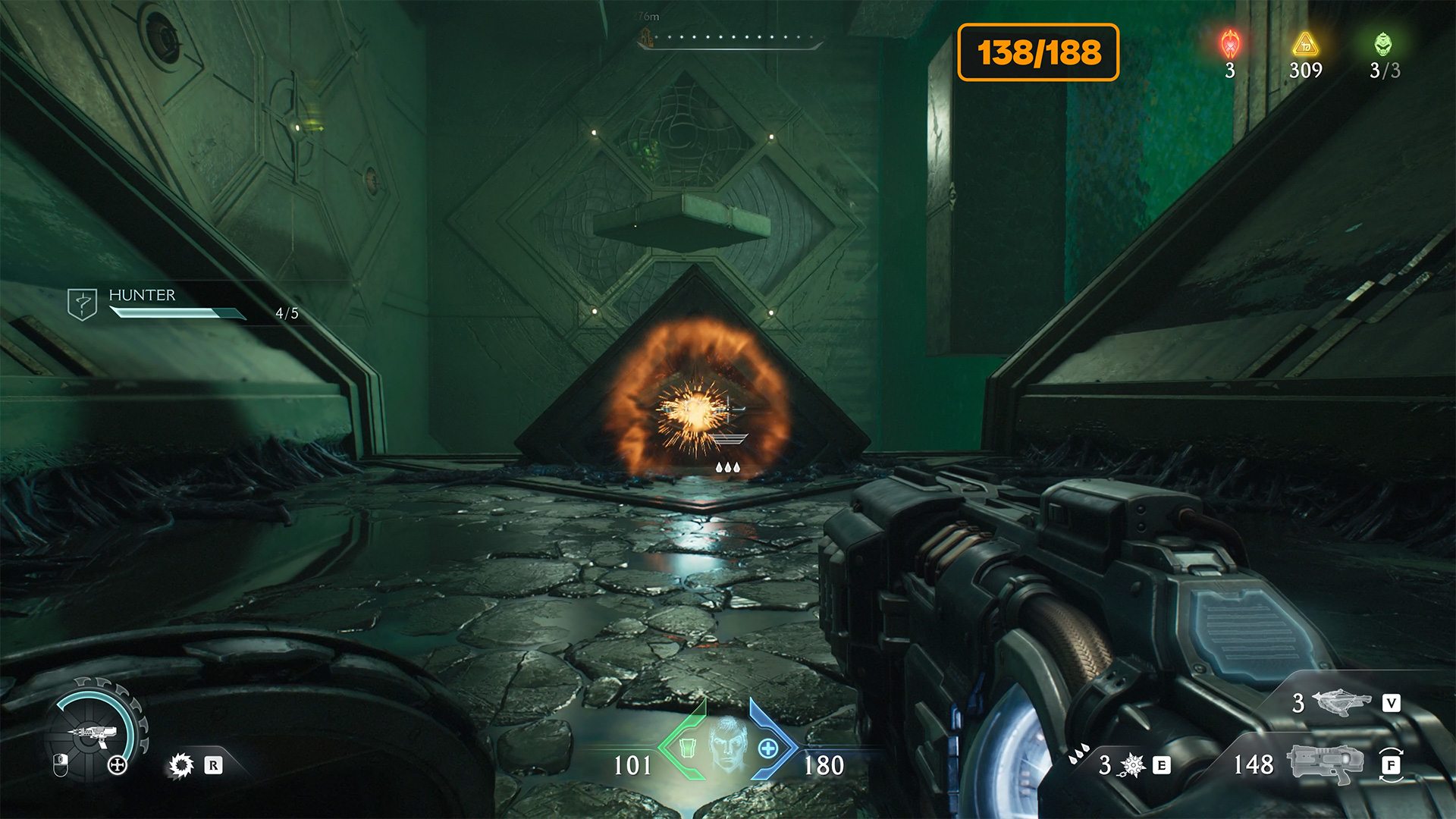1456x819 pixels.
Task: Select the spiked flail melee icon
Action: 1132,765
